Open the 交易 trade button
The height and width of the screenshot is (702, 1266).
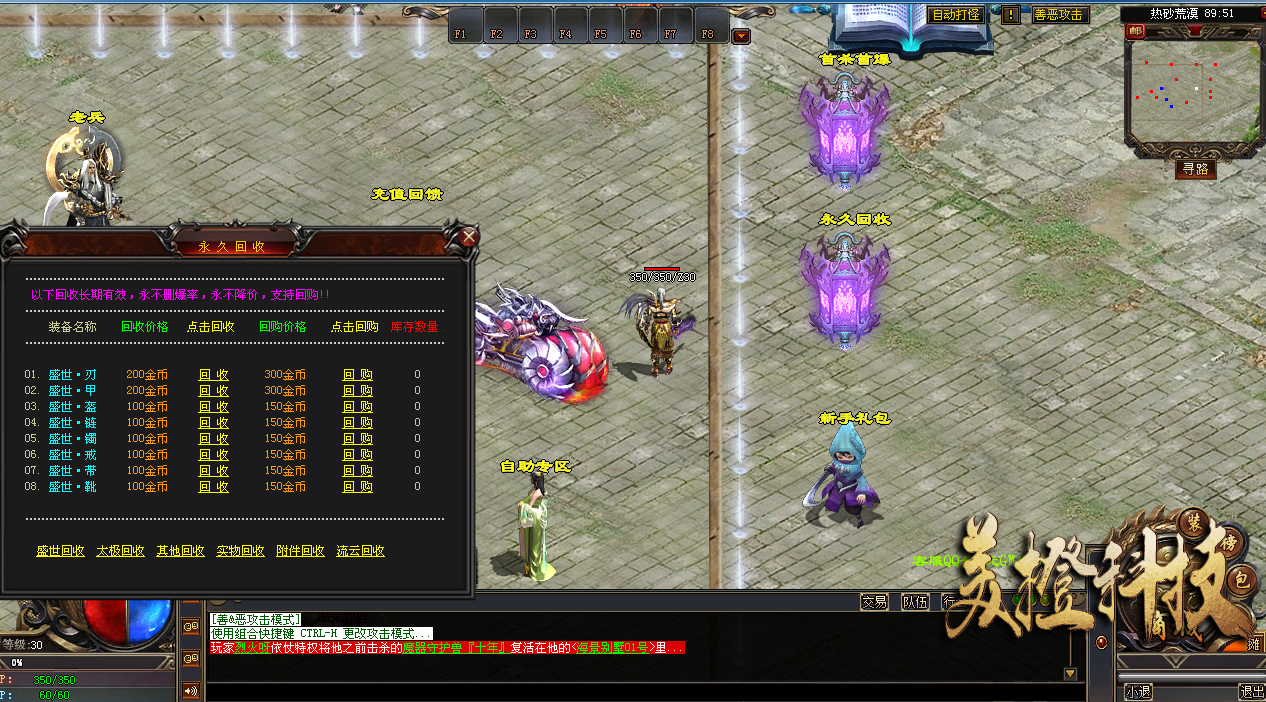[874, 602]
